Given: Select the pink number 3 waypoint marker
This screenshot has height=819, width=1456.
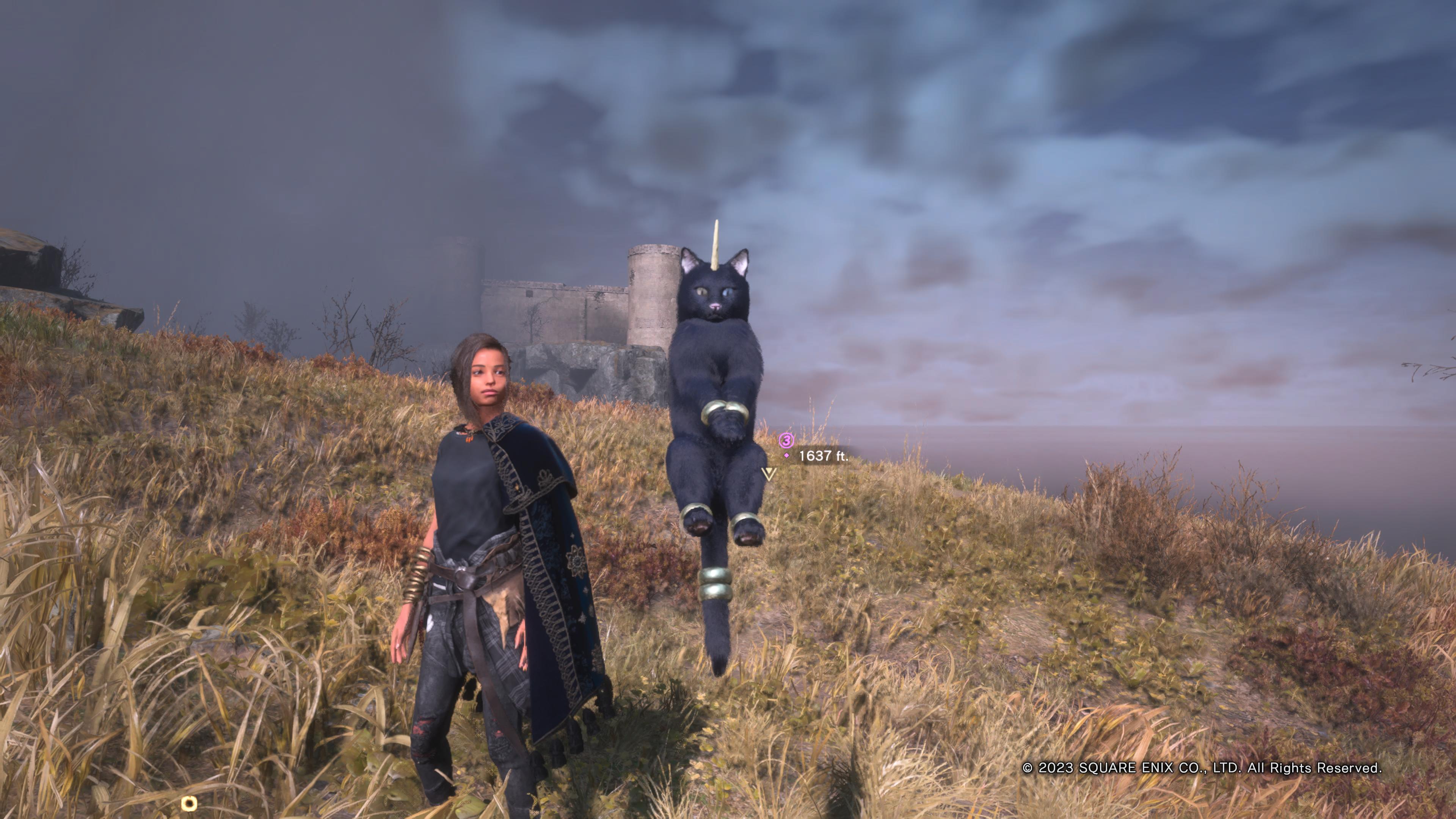Looking at the screenshot, I should (x=786, y=440).
